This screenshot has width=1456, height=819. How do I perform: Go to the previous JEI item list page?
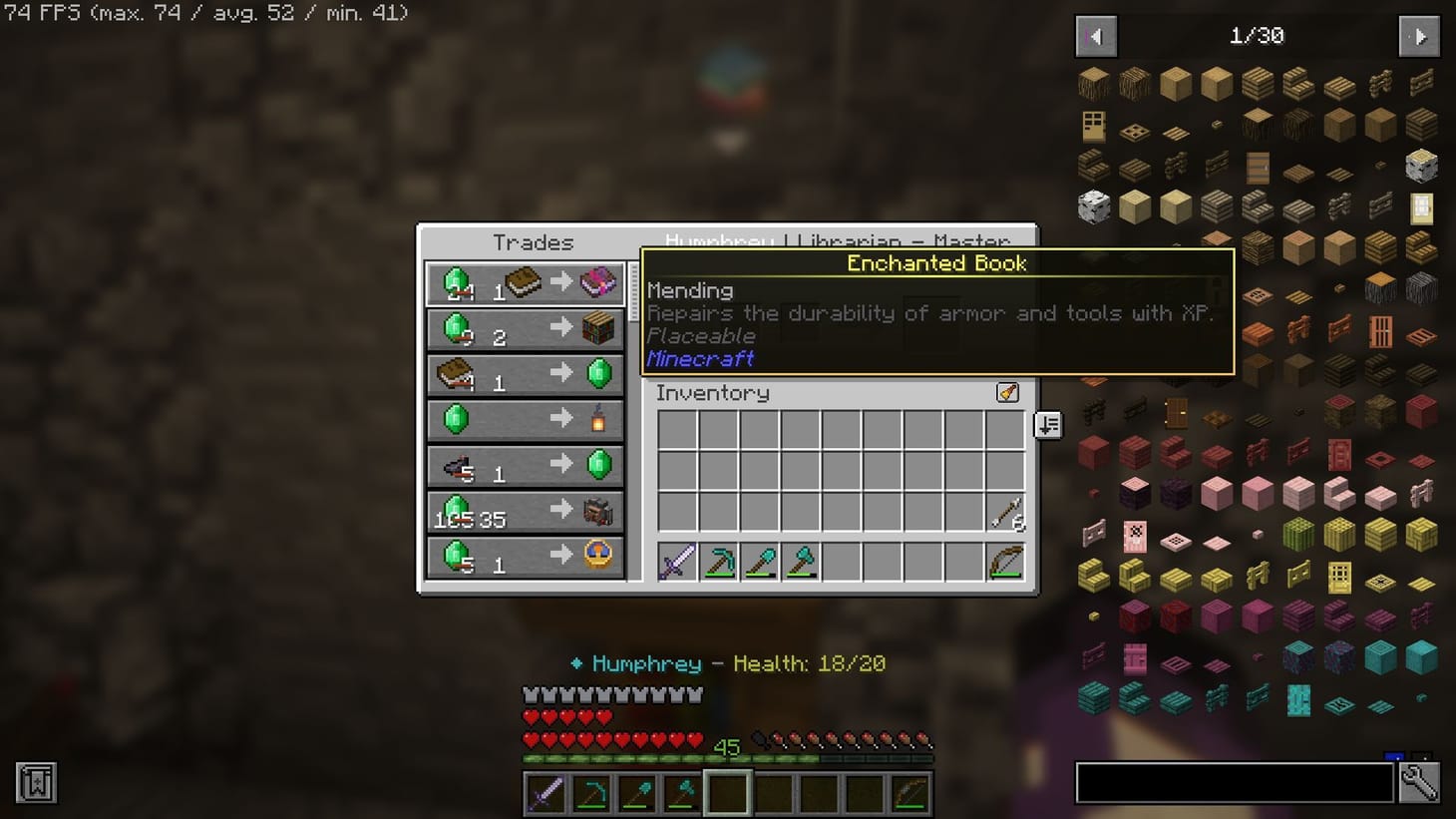click(x=1094, y=35)
